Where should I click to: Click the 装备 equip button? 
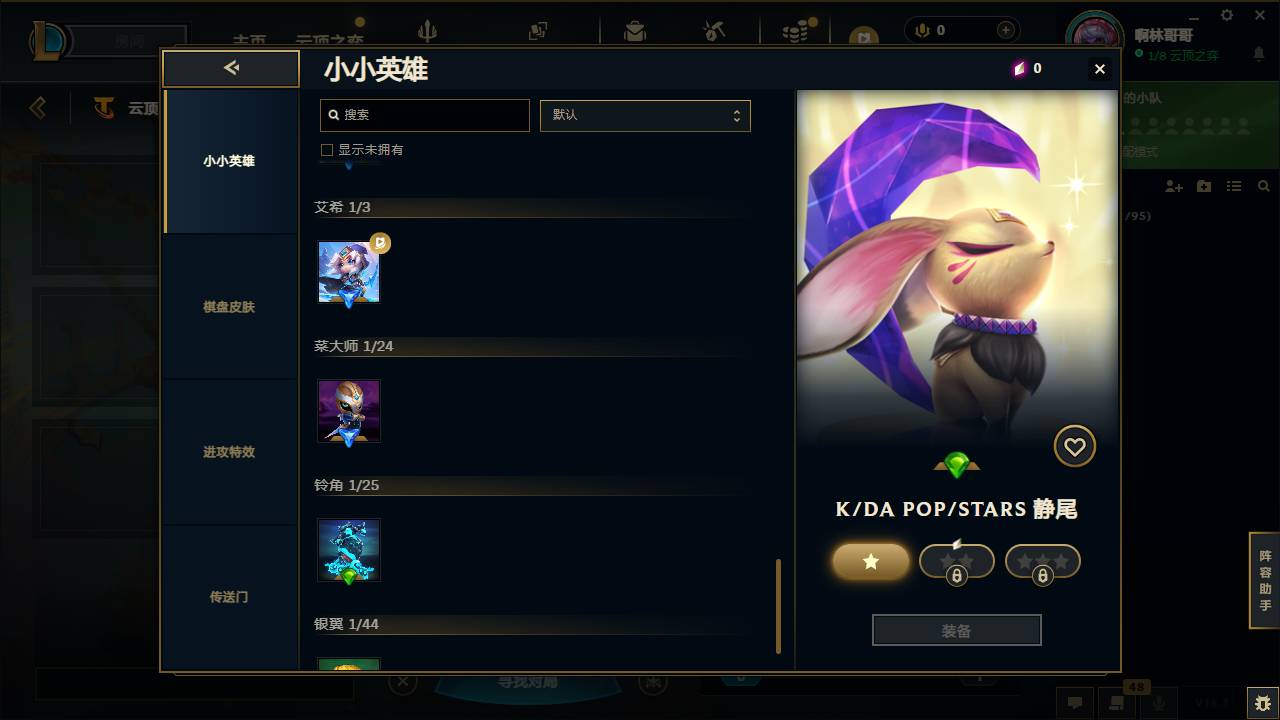pyautogui.click(x=956, y=629)
